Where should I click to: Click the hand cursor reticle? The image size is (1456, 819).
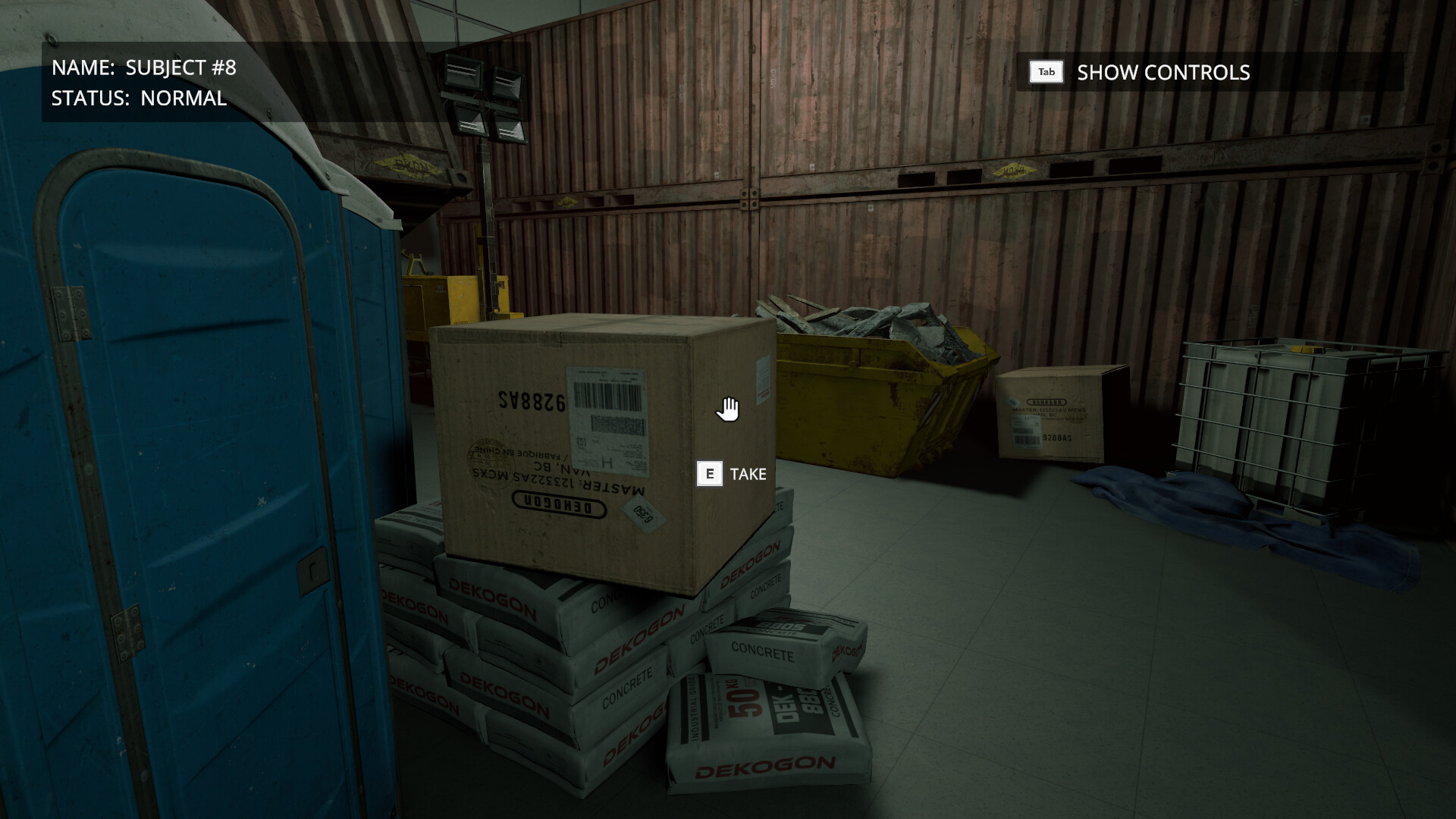[726, 407]
